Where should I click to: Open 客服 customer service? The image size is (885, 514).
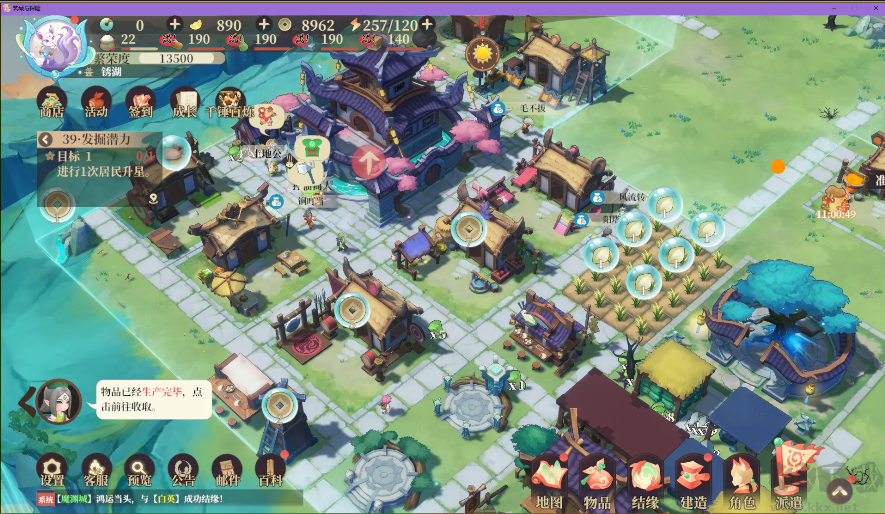click(96, 469)
